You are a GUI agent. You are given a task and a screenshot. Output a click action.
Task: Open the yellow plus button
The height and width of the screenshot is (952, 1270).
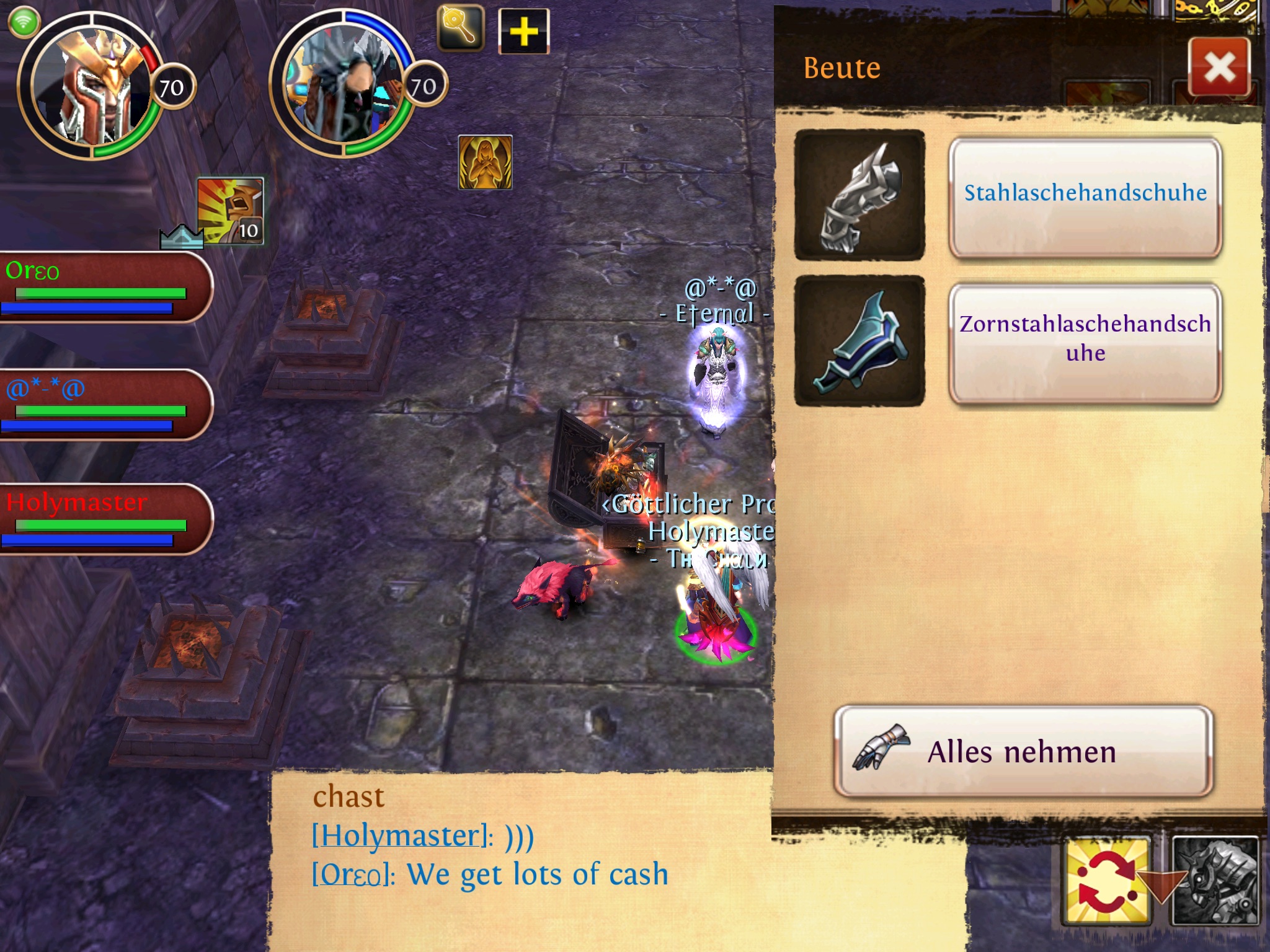tap(523, 31)
